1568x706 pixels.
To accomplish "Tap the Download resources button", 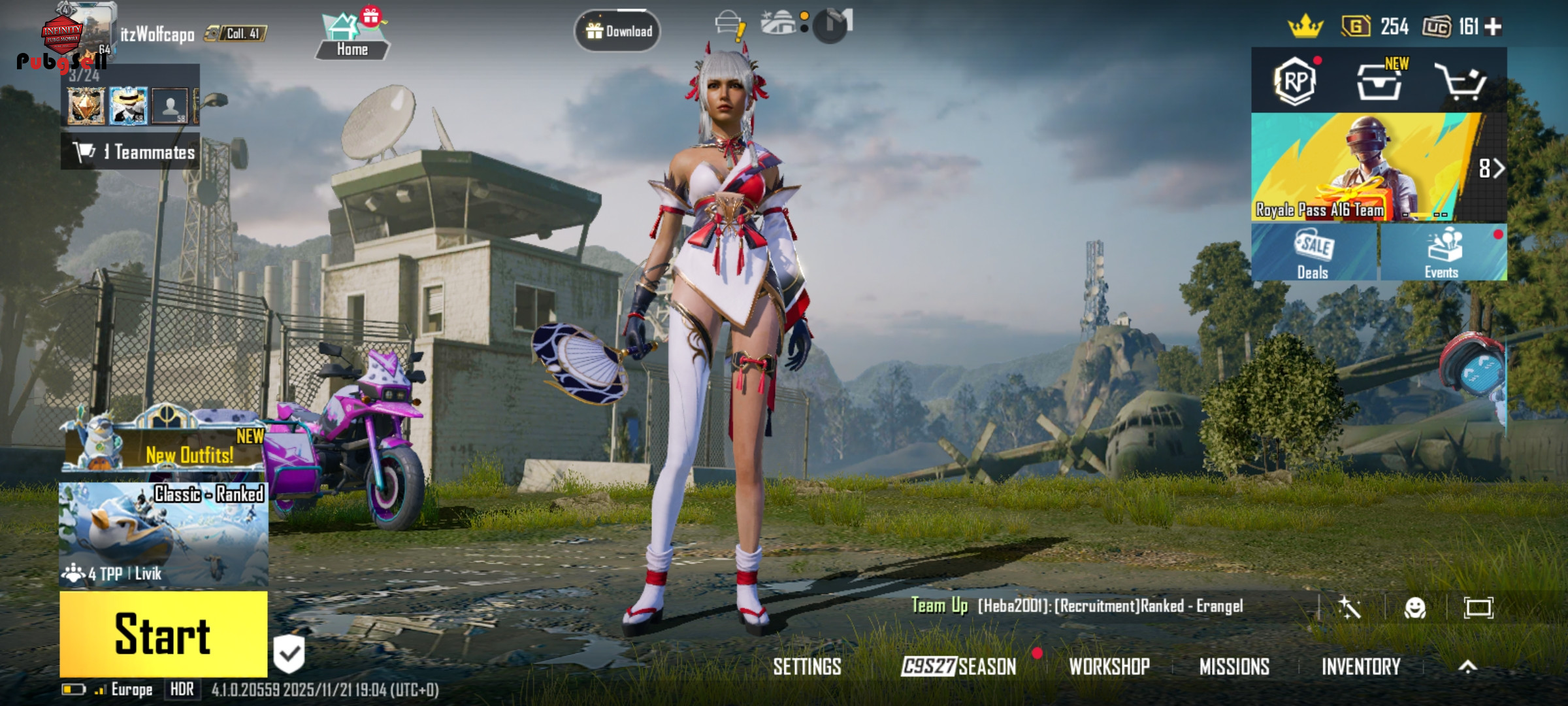I will coord(617,31).
